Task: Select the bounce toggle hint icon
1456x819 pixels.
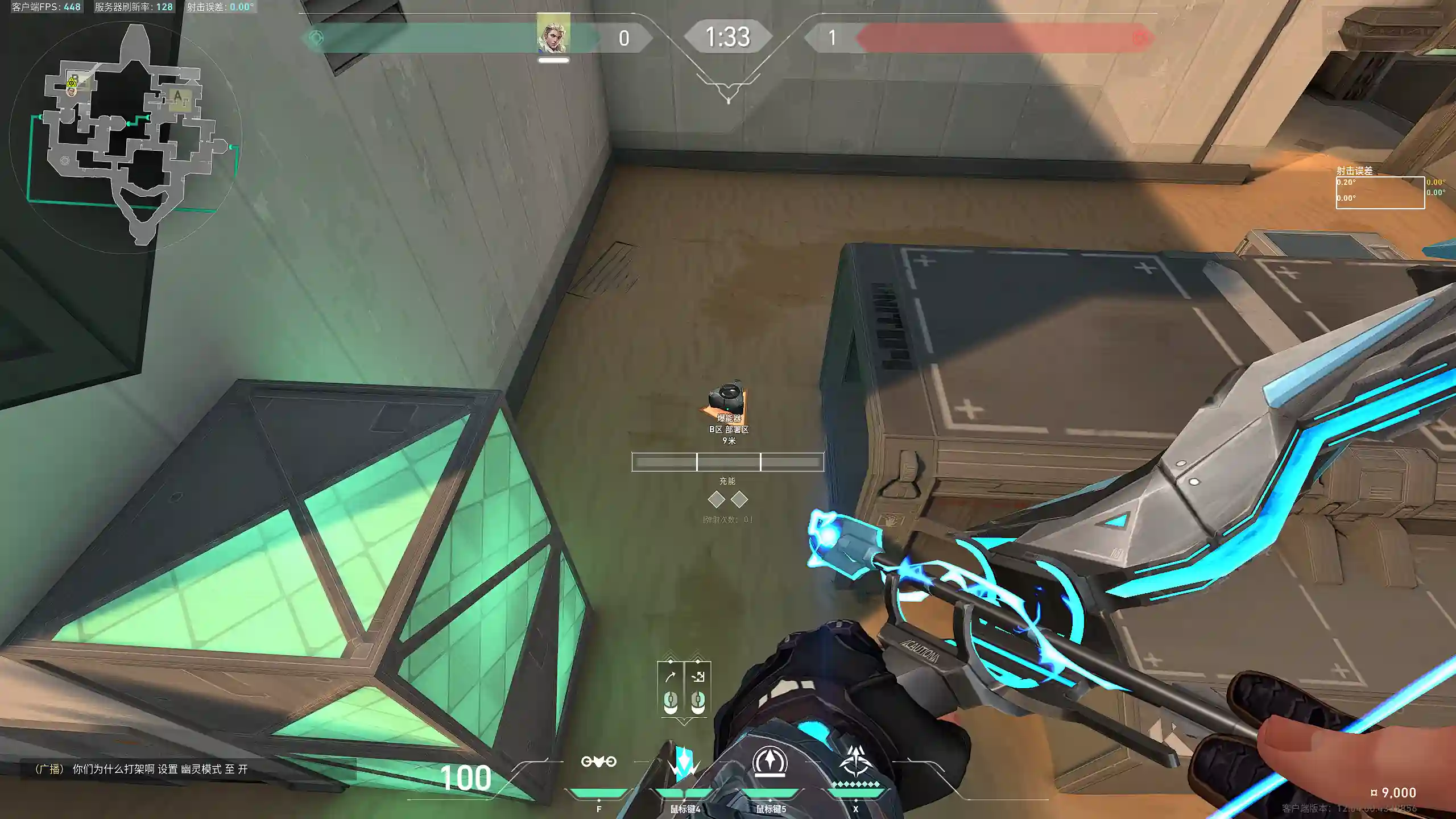Action: click(x=698, y=677)
